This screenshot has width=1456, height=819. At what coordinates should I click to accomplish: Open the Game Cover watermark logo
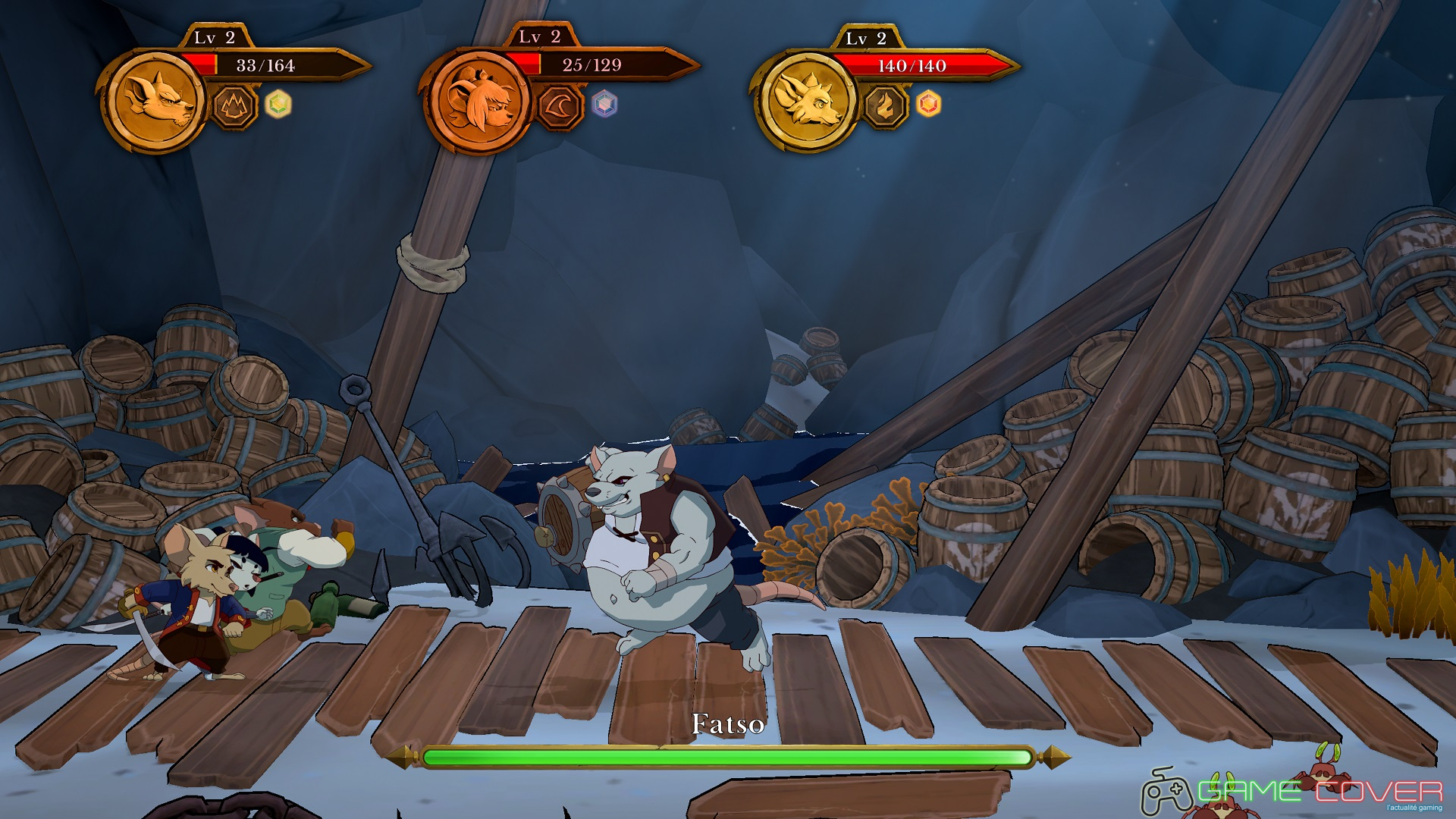(1292, 792)
